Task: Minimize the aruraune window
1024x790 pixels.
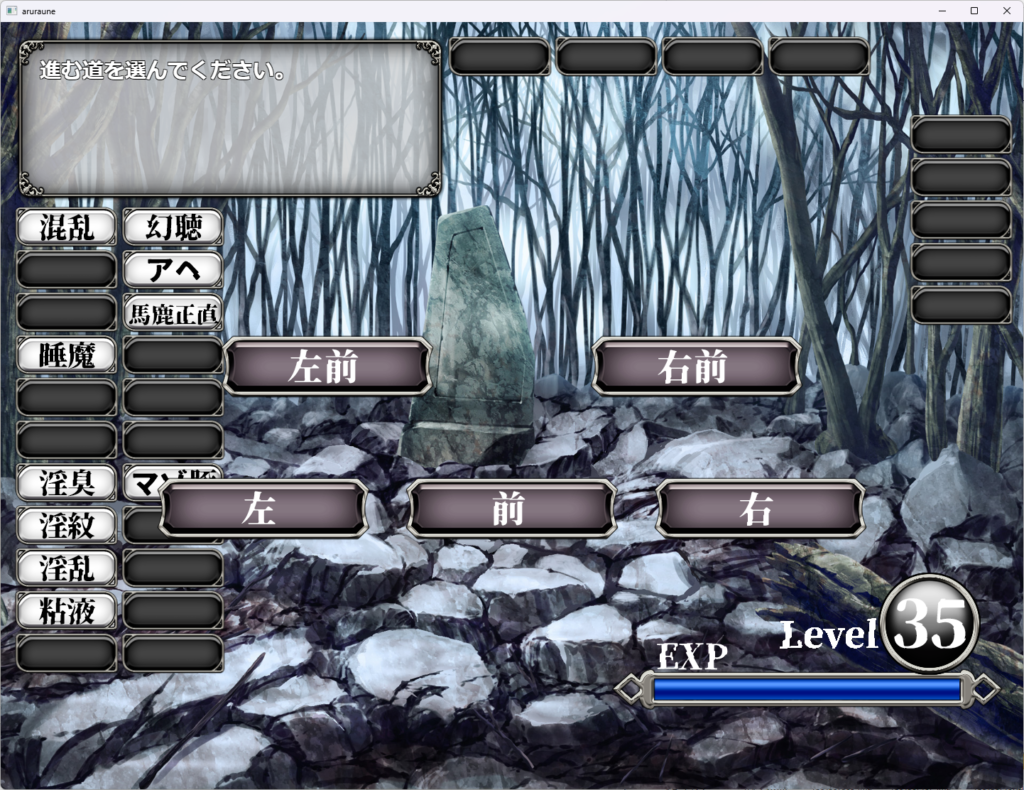Action: (x=944, y=10)
